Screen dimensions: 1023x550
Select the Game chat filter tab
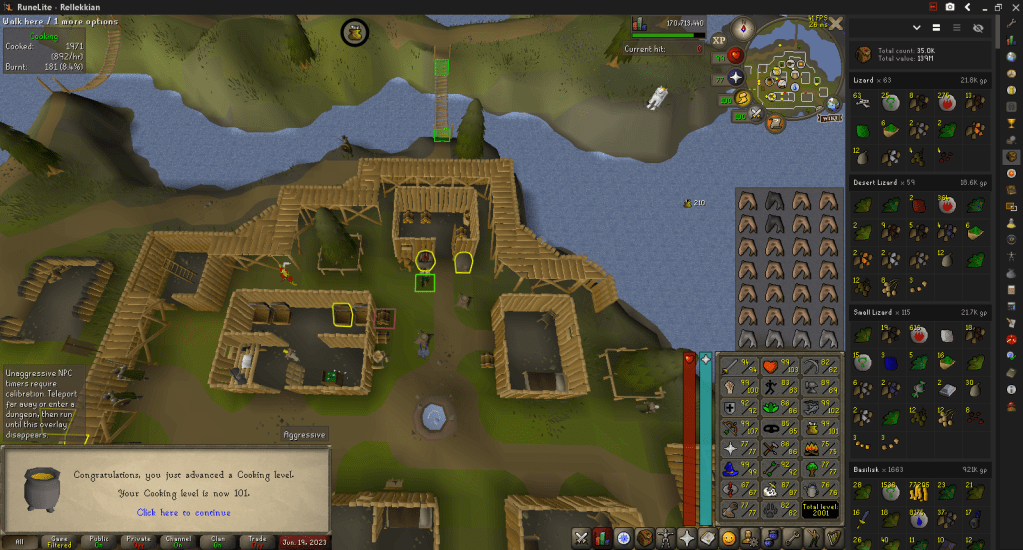click(59, 540)
